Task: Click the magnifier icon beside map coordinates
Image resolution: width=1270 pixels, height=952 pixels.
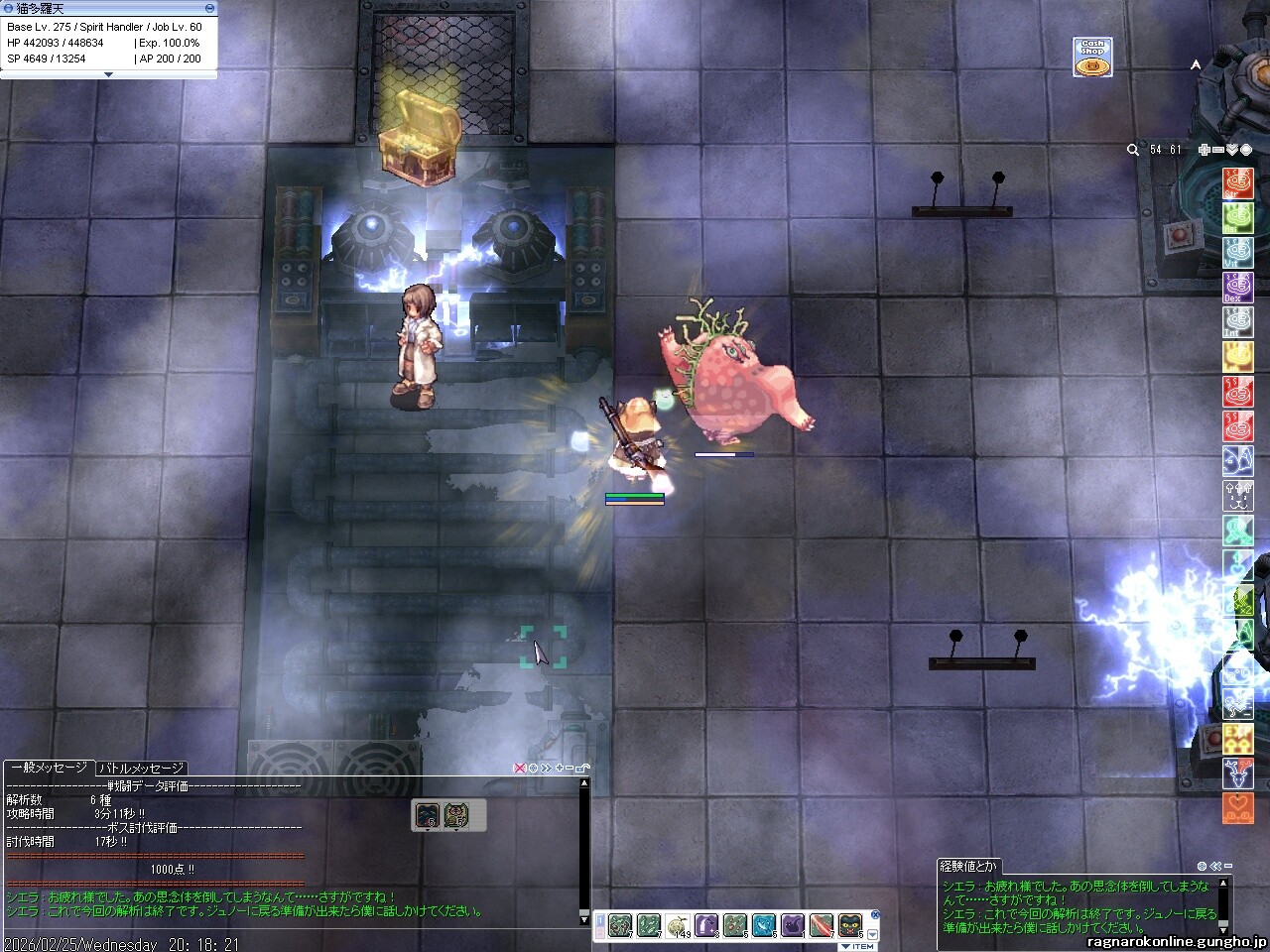Action: pos(1132,150)
